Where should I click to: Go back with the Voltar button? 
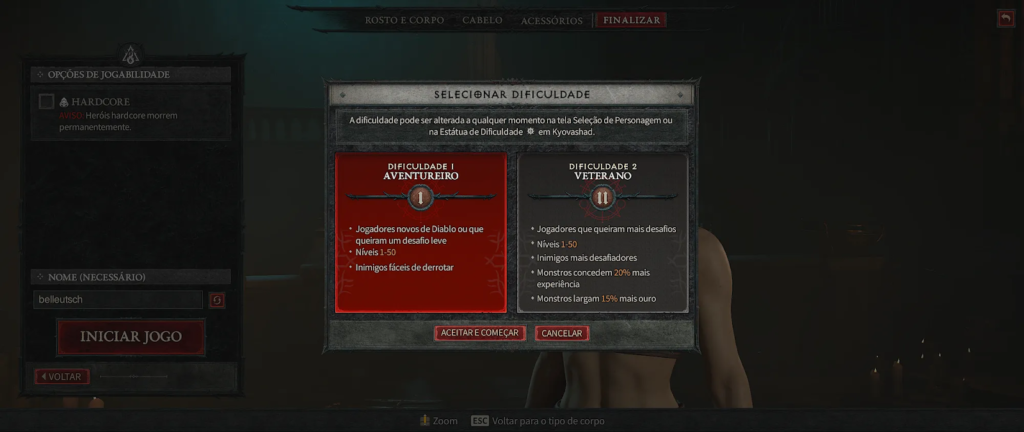62,377
